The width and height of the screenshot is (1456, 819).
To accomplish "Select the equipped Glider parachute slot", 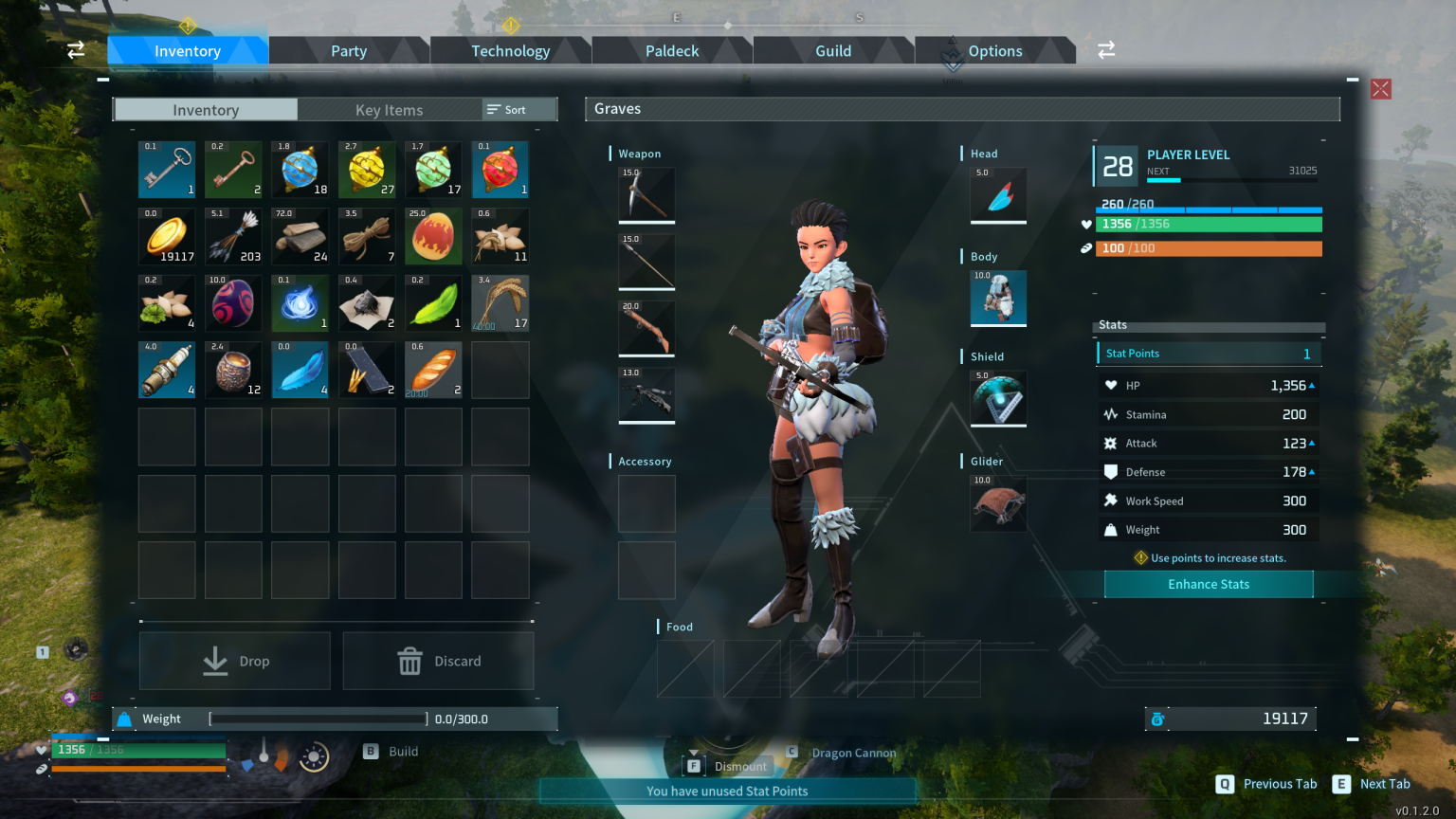I will pos(997,503).
